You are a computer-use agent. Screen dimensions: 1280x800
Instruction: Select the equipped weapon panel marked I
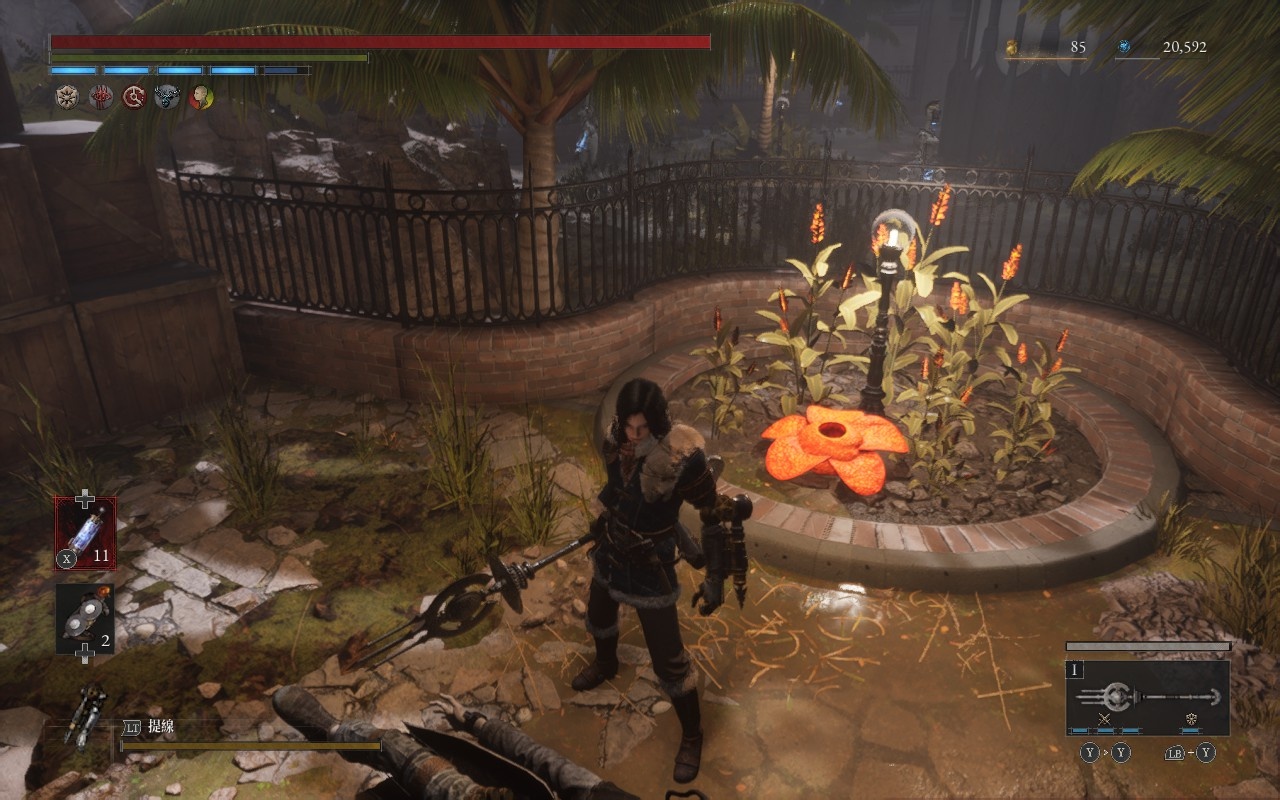[x=1148, y=697]
